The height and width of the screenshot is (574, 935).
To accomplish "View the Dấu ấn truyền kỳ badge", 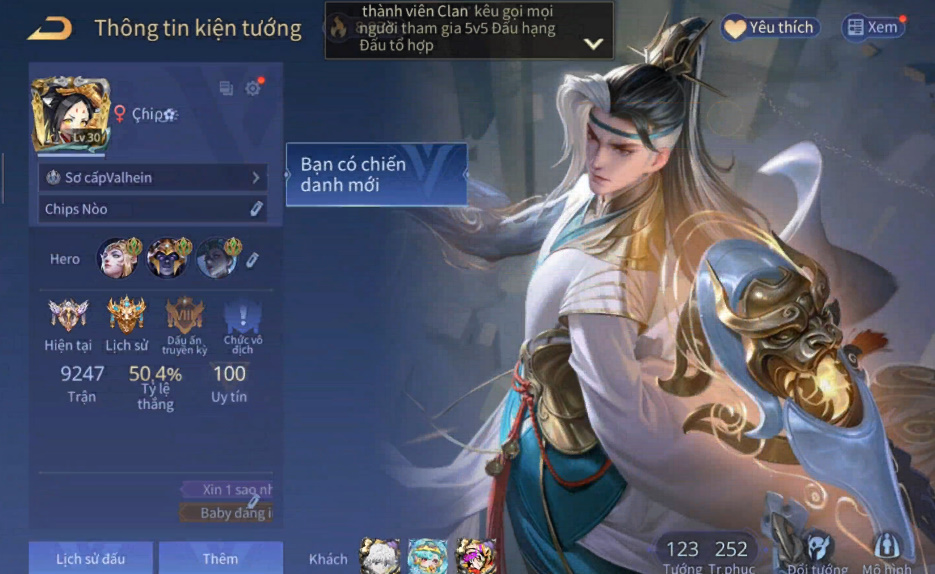I will [185, 316].
